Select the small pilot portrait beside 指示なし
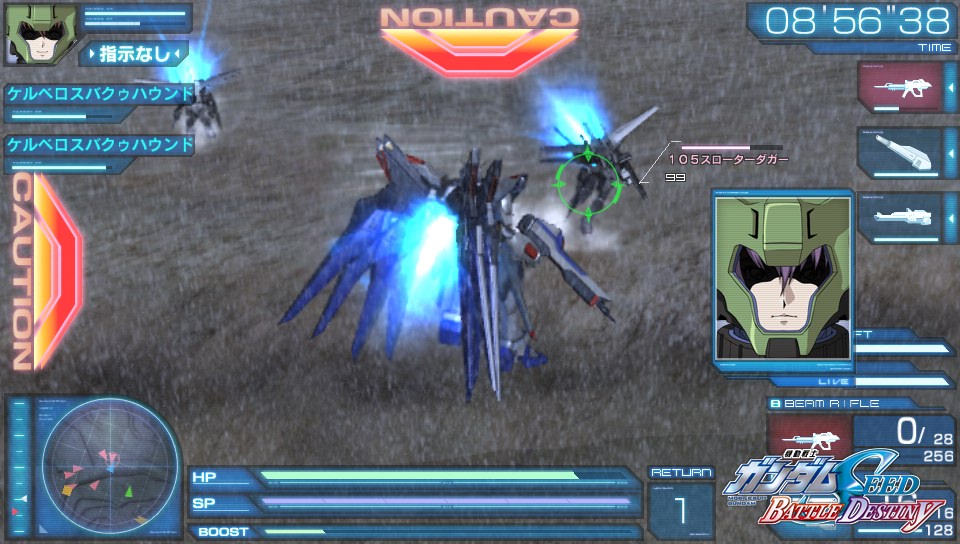 click(30, 35)
